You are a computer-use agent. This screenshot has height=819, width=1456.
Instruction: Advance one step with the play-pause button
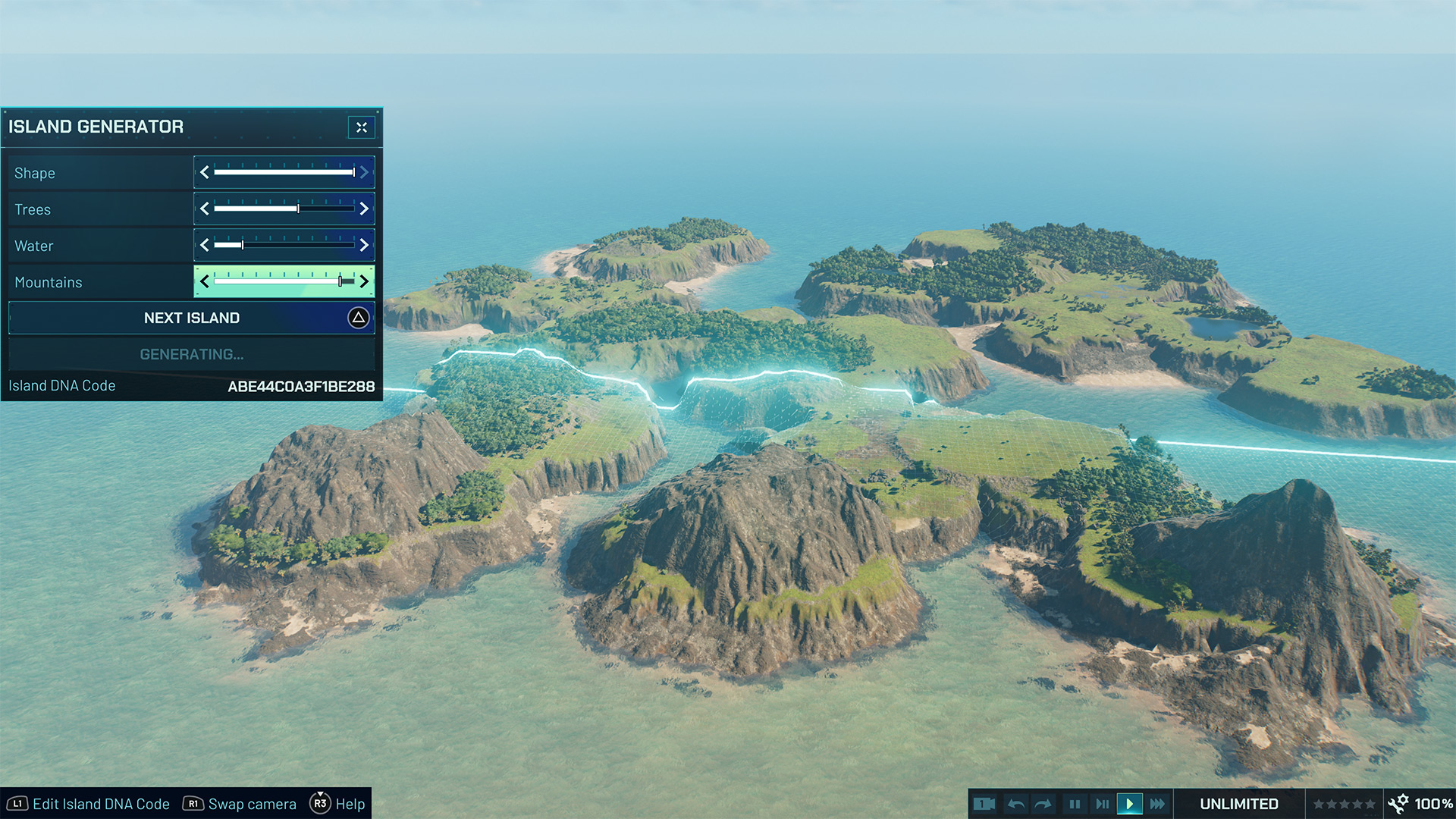[1102, 804]
